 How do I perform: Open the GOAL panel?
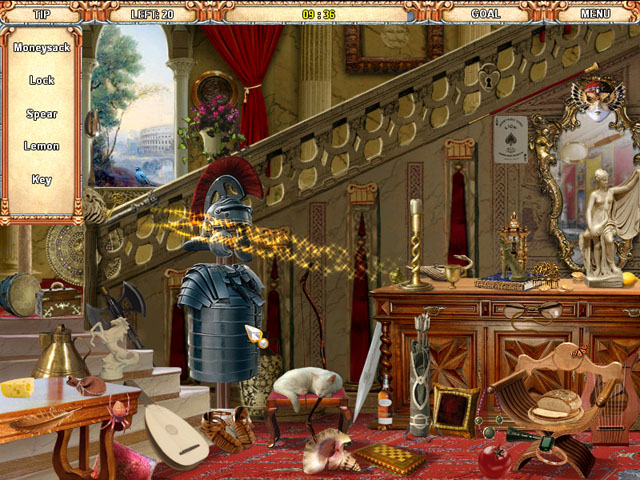[x=484, y=14]
